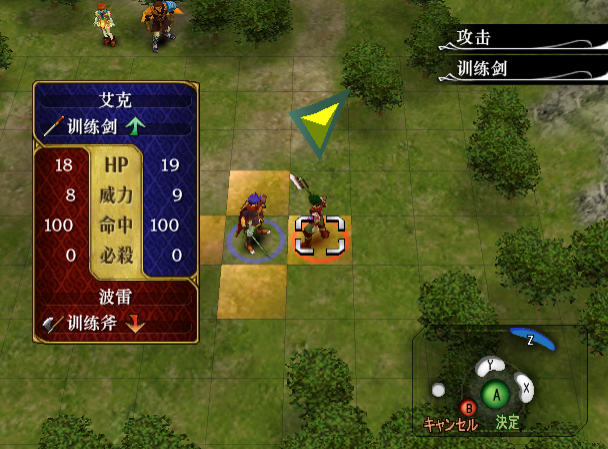Click 波雷's 训练斧 weapon row in forecast panel
Viewport: 608px width, 449px height.
click(111, 322)
